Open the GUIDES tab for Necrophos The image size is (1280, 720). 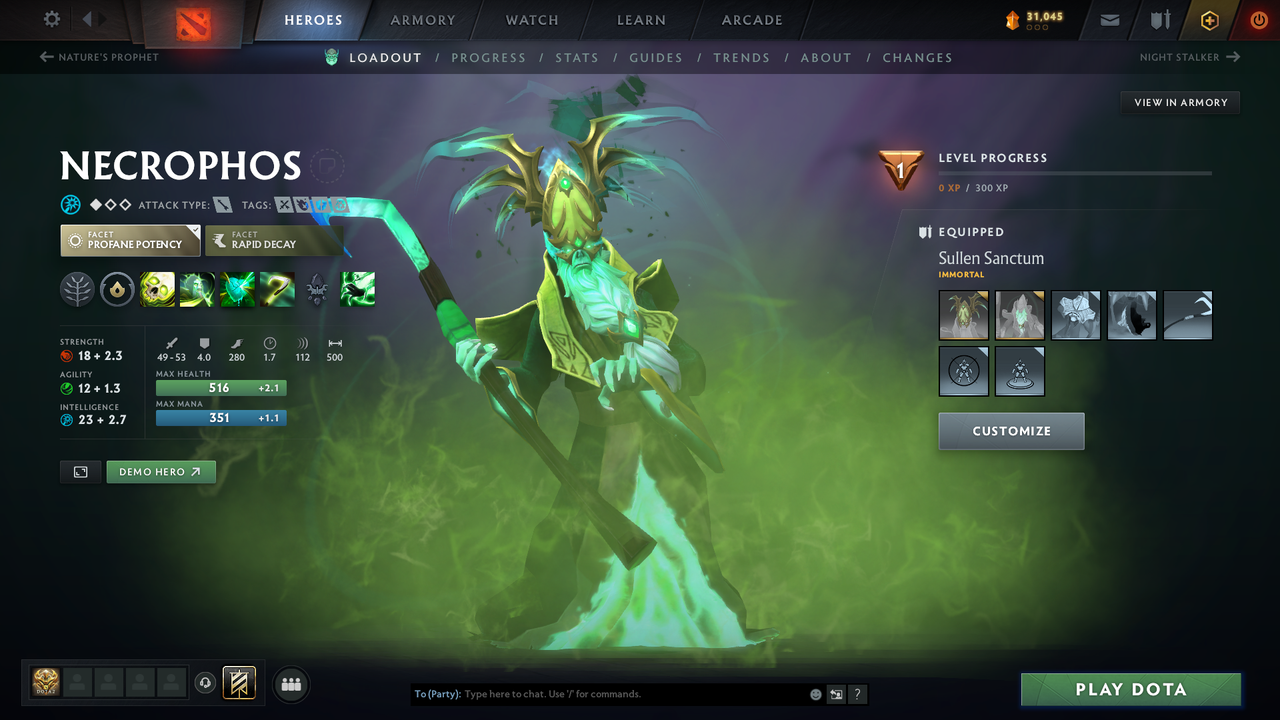pos(656,57)
